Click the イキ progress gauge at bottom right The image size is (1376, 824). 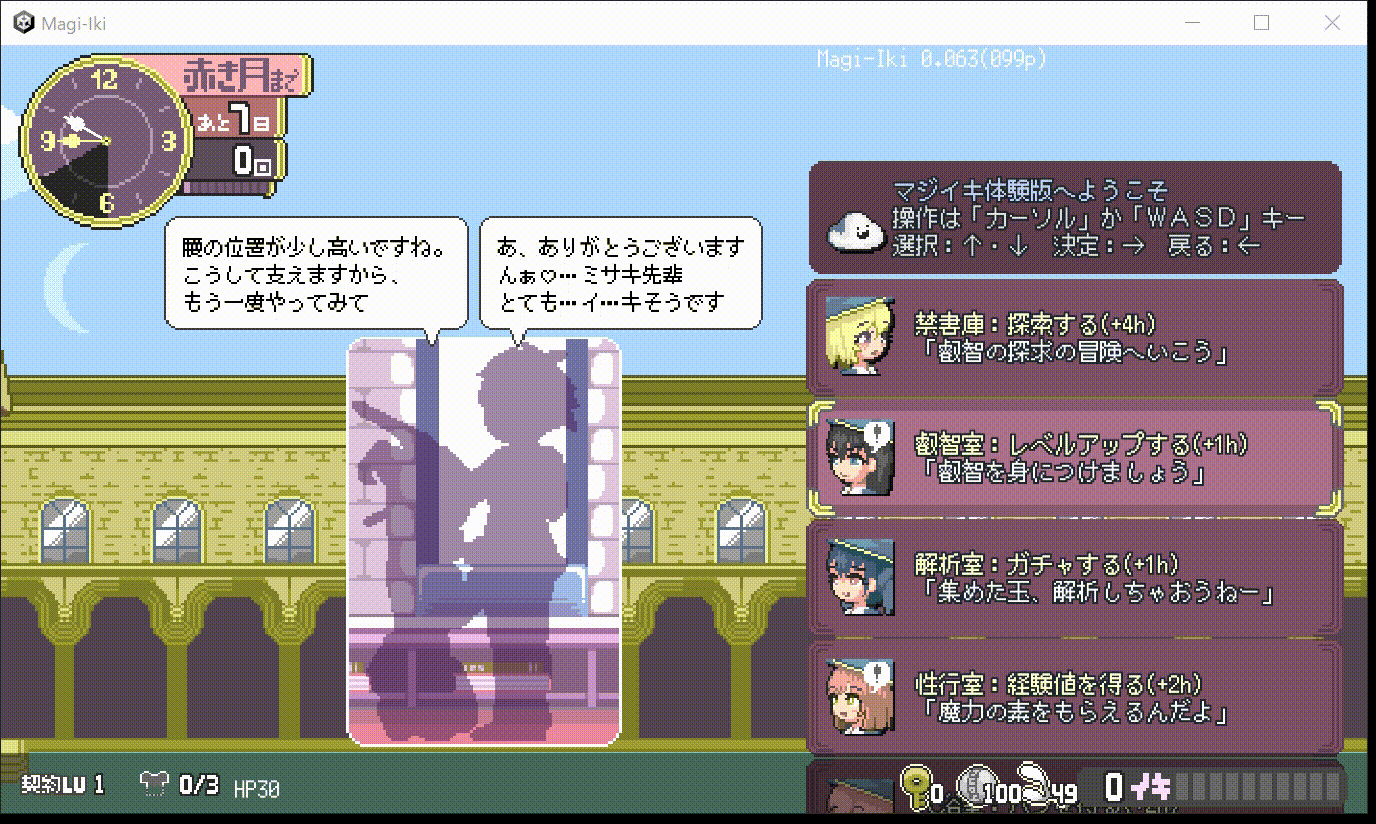[1260, 788]
